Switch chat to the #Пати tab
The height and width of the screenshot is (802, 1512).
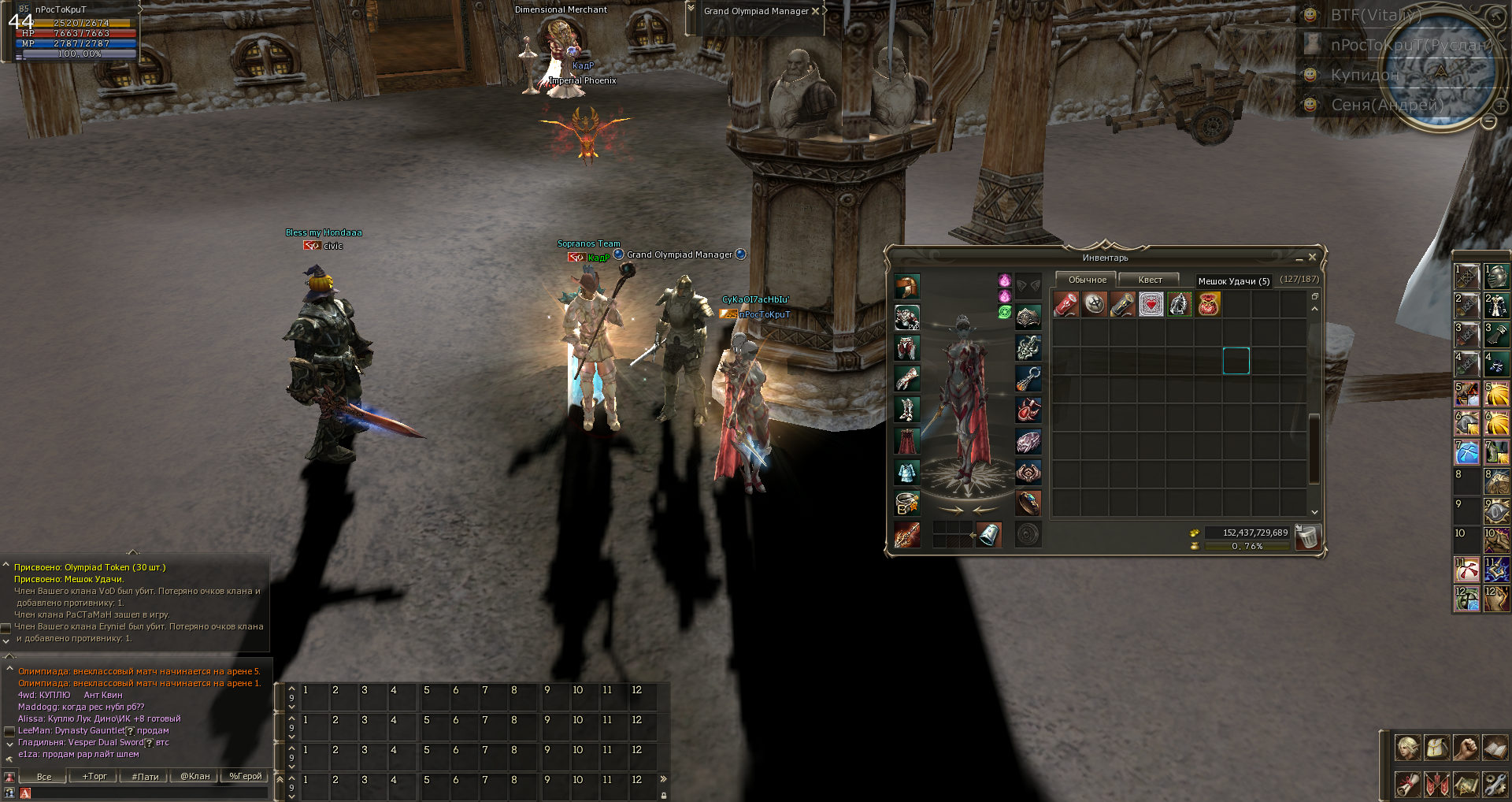(145, 776)
